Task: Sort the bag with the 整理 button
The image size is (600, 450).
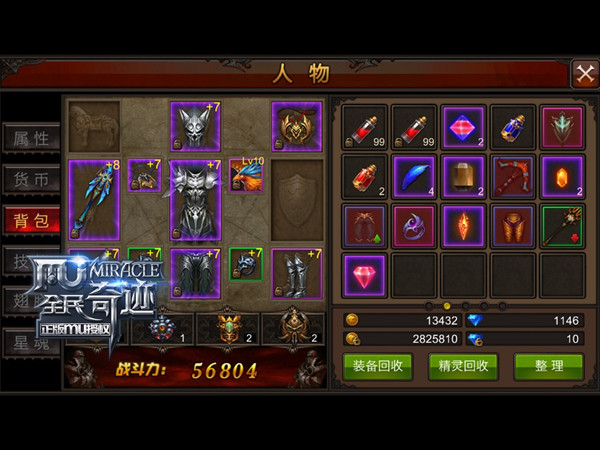Action: 548,365
